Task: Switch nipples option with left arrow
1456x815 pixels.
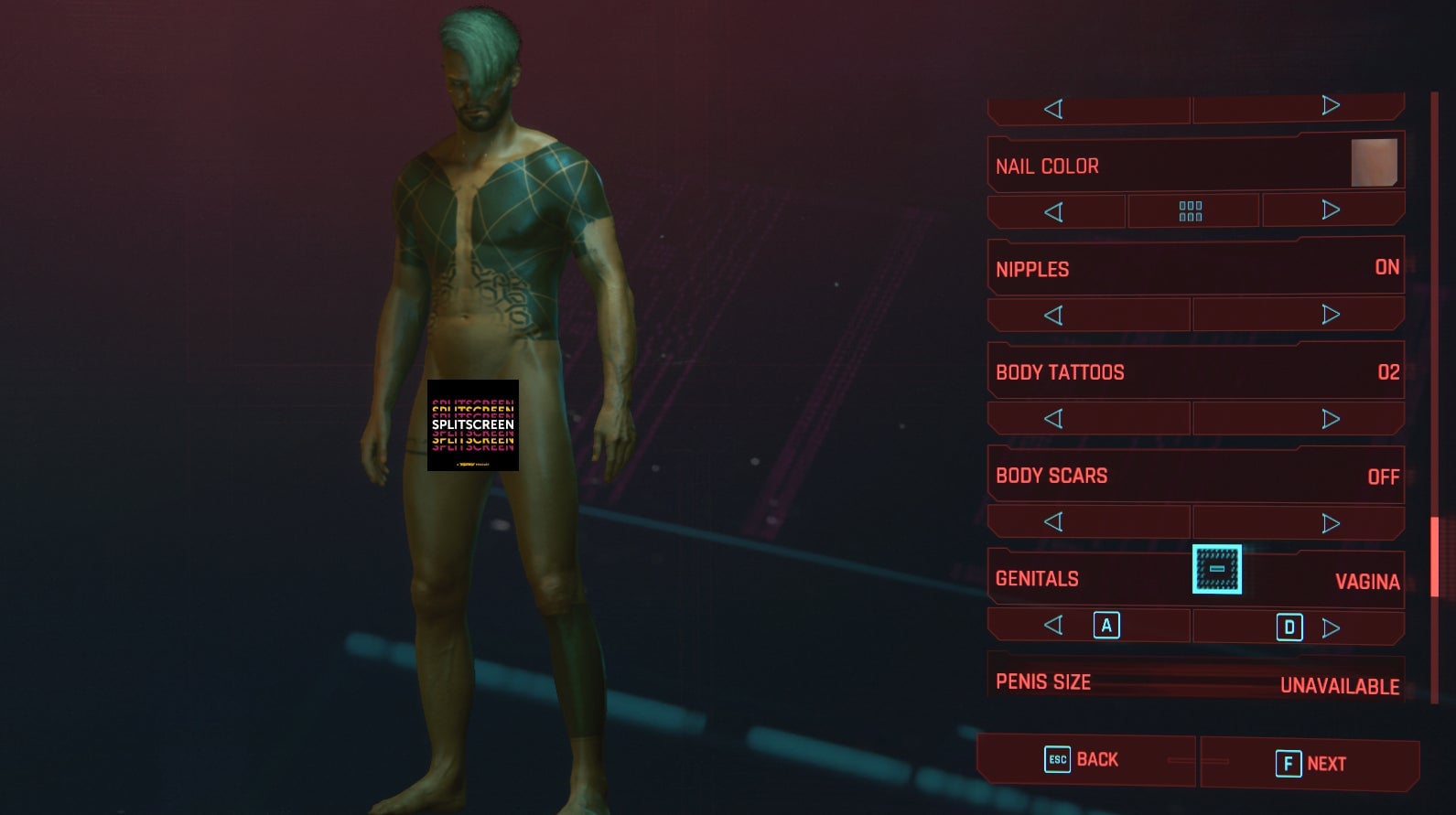Action: coord(1054,316)
